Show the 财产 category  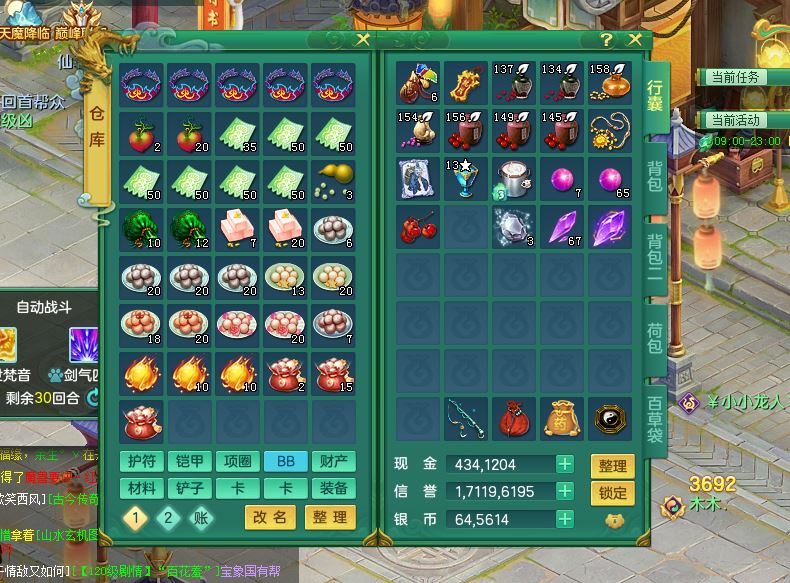(x=333, y=461)
